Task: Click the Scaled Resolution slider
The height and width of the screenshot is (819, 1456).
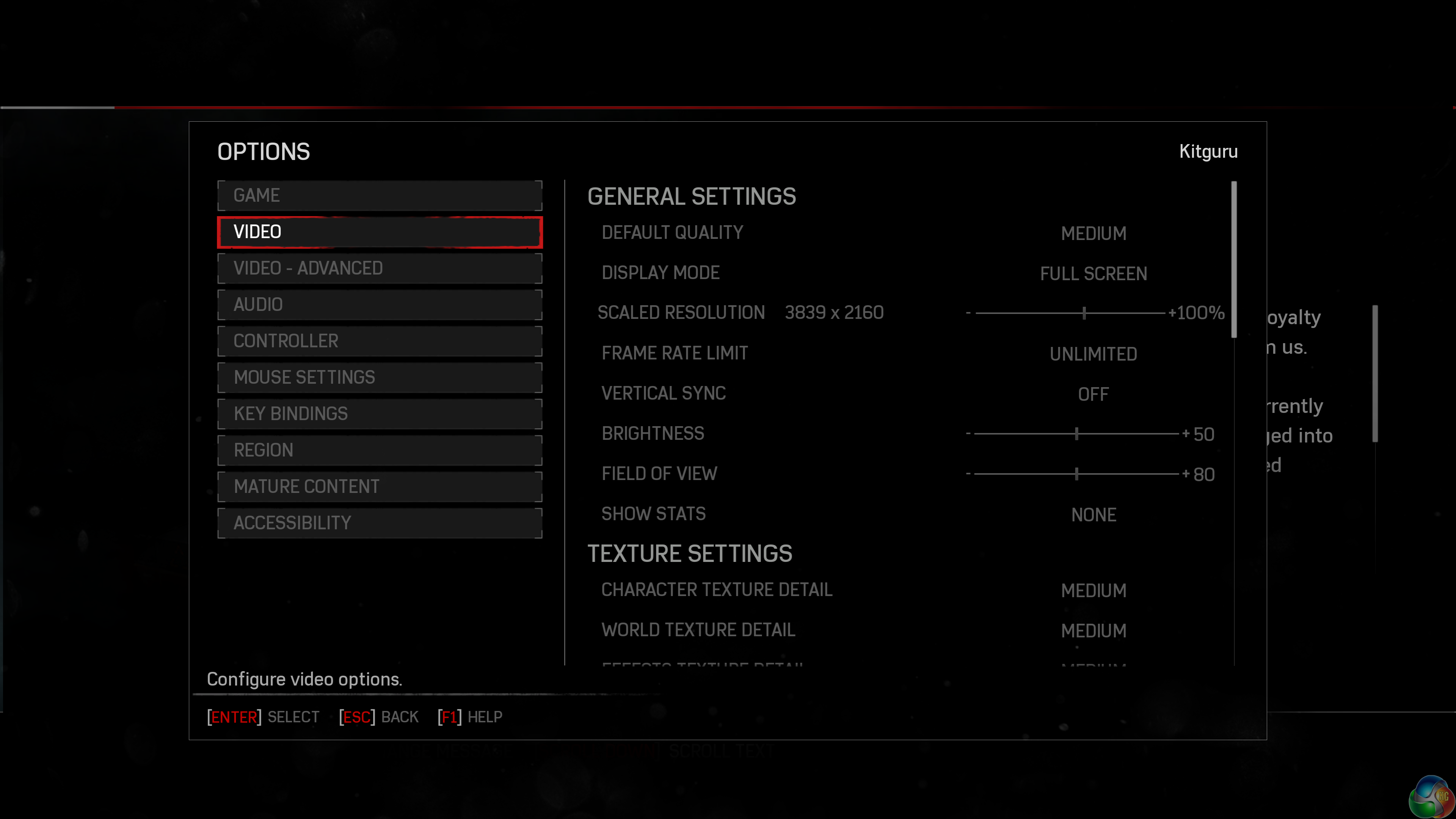Action: [1084, 313]
